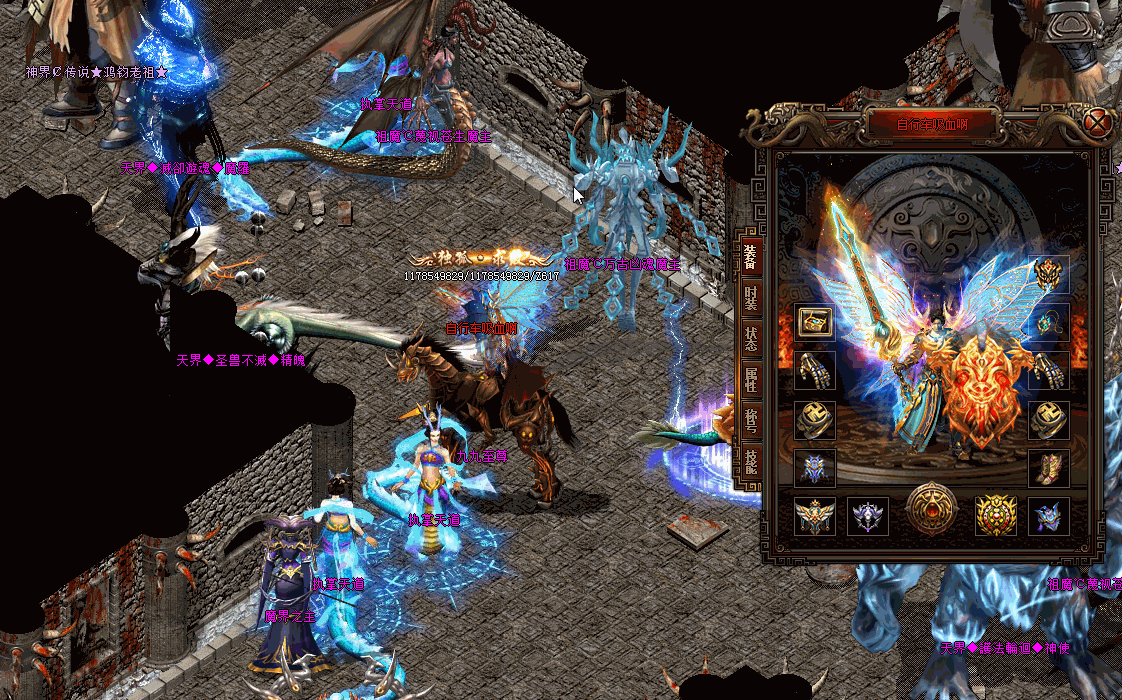Switch to the 时装 fashion tab

point(750,297)
